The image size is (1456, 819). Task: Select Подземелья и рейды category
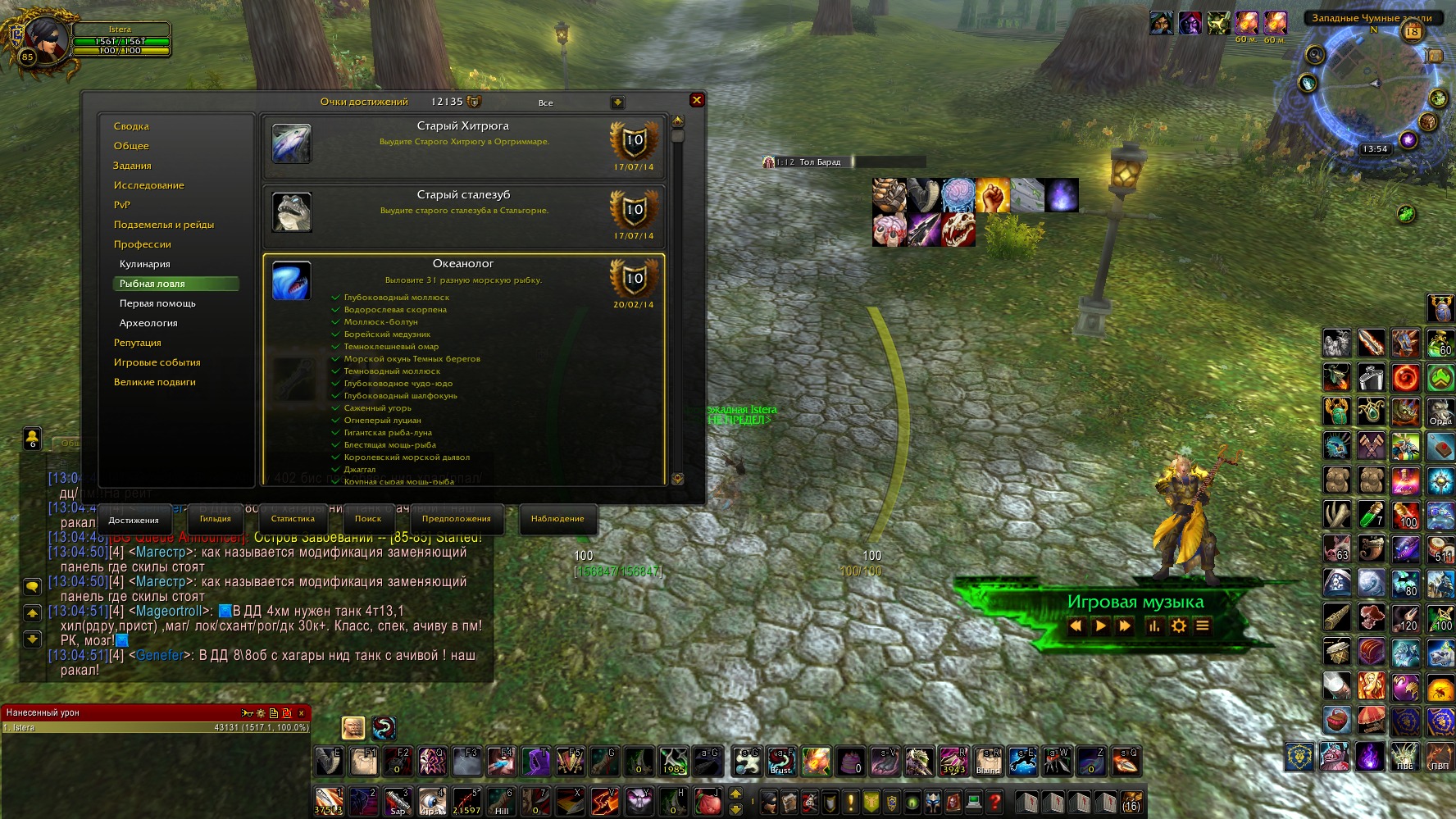(x=164, y=225)
